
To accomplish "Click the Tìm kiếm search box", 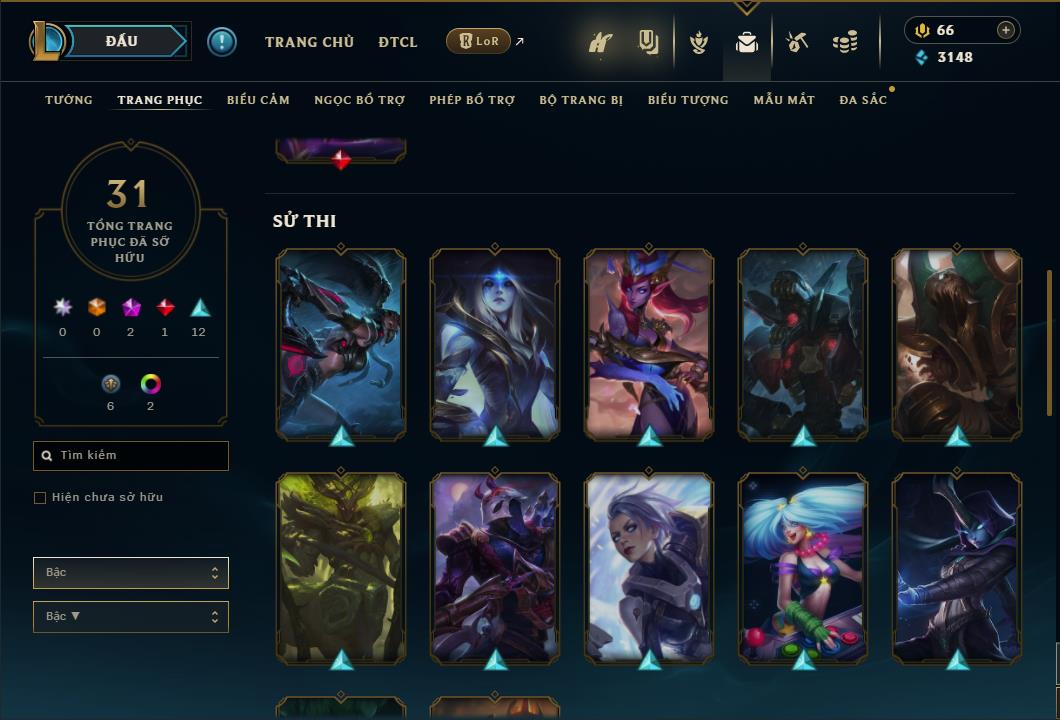I will pyautogui.click(x=131, y=456).
